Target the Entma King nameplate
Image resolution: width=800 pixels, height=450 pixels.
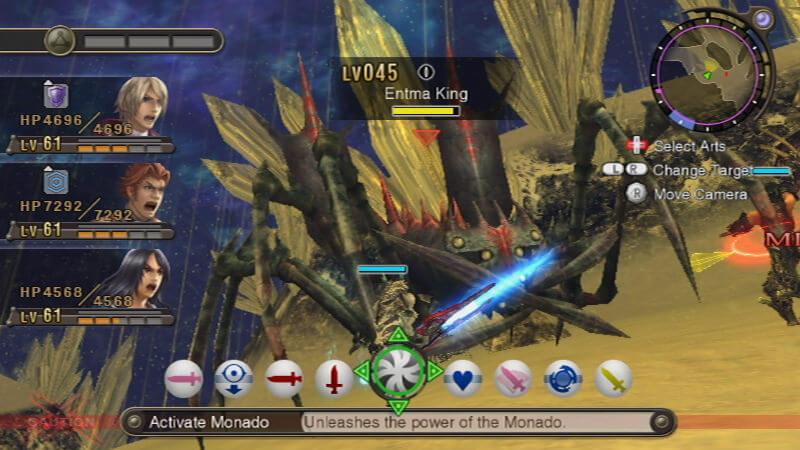pos(426,94)
